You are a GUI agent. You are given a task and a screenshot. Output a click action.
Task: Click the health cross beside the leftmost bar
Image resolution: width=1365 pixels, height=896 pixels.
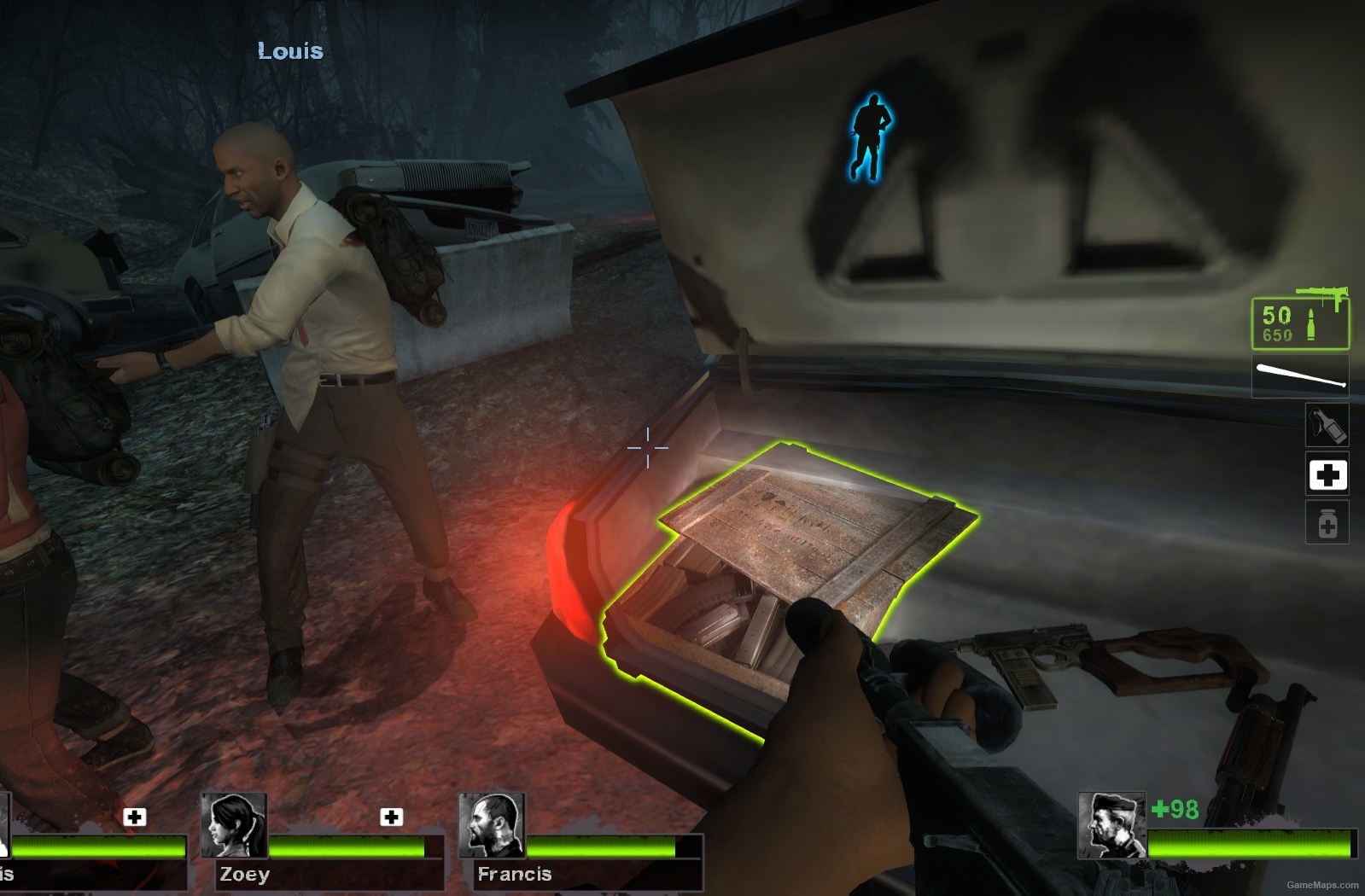[133, 818]
